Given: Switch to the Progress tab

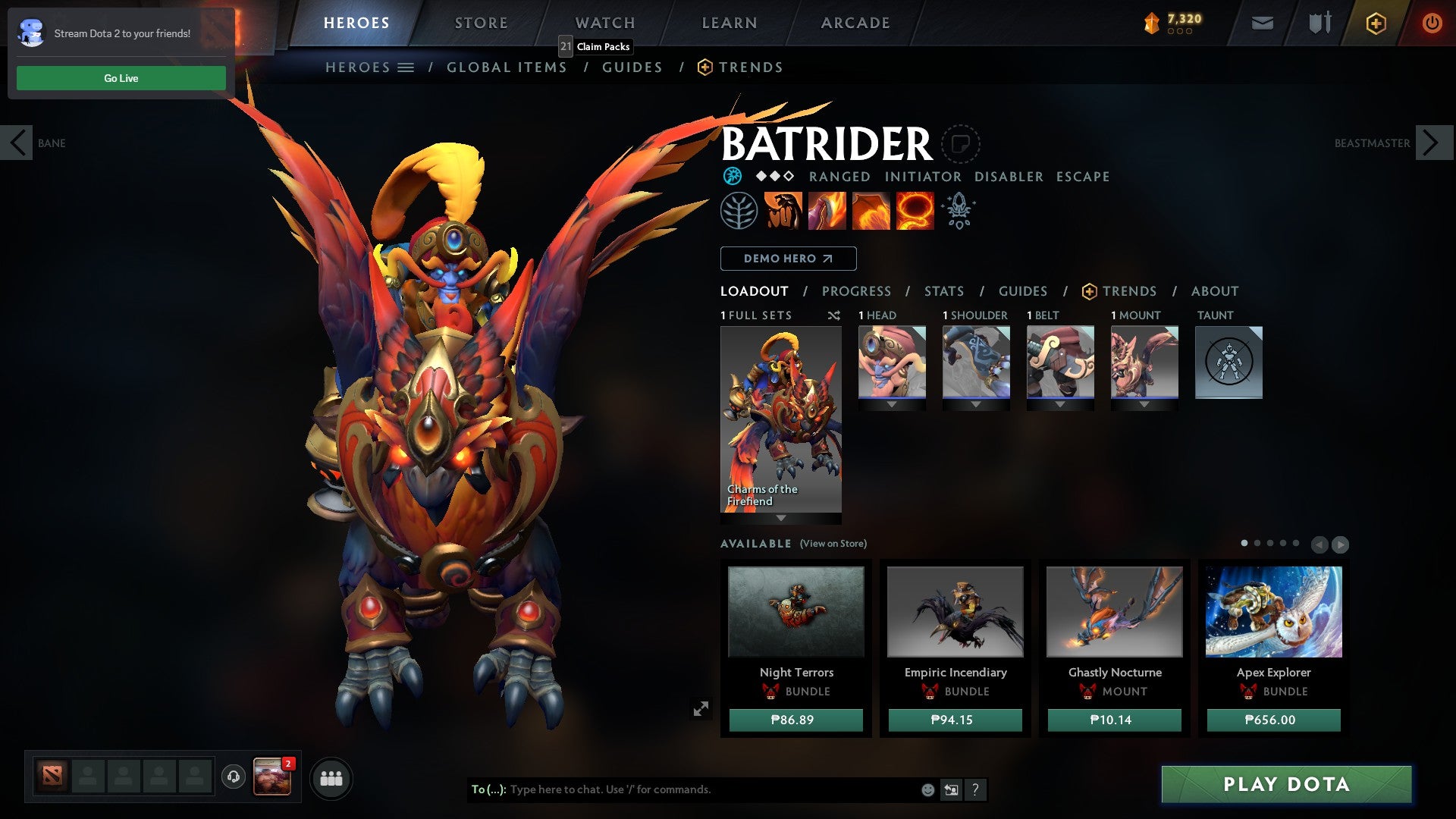Looking at the screenshot, I should (x=857, y=291).
